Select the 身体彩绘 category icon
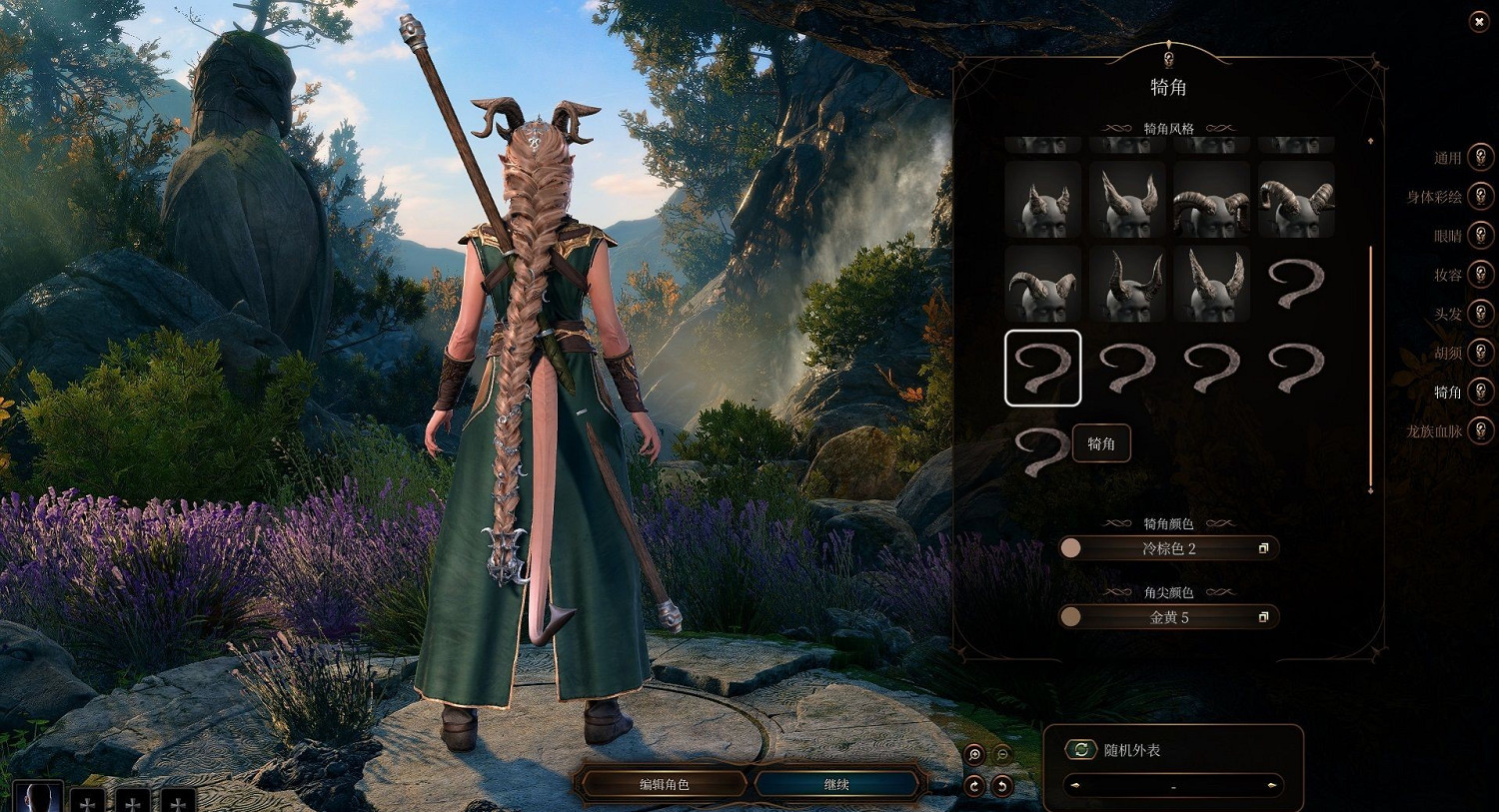Viewport: 1499px width, 812px height. coord(1479,197)
